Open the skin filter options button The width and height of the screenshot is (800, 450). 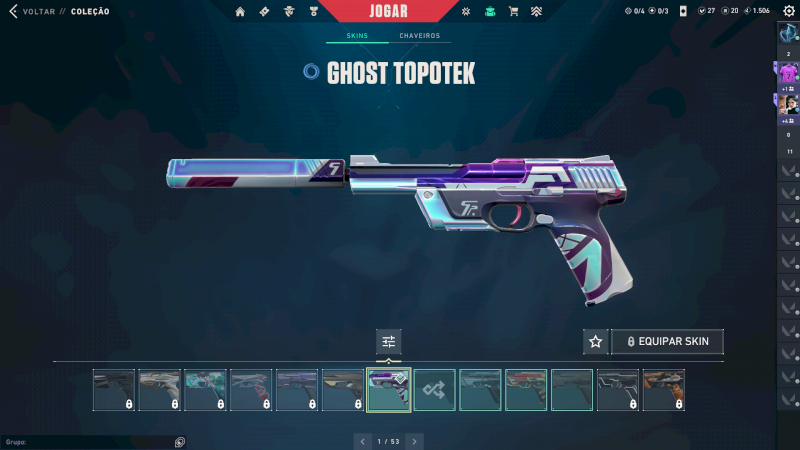(389, 341)
